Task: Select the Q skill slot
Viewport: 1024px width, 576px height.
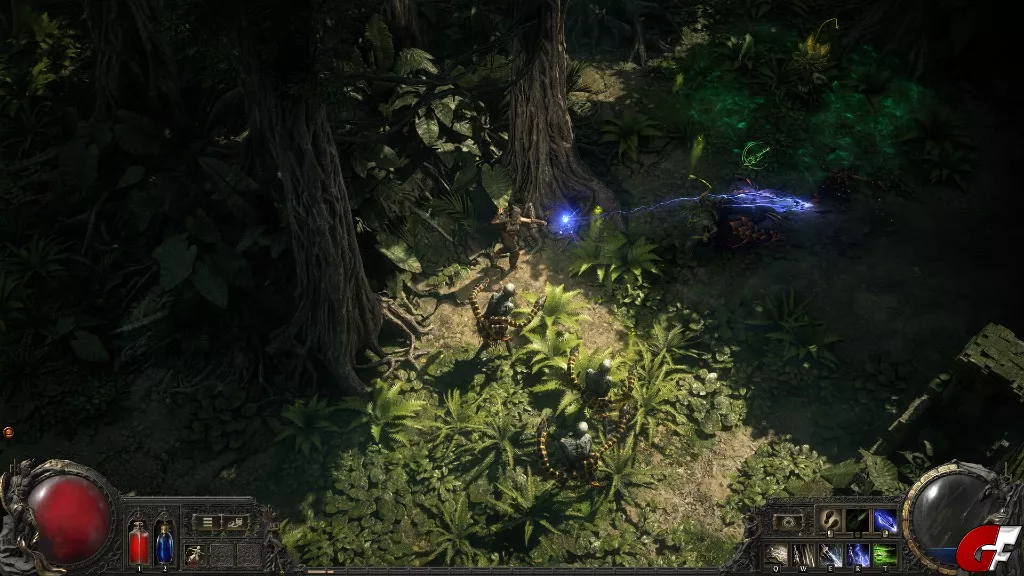Action: point(776,553)
